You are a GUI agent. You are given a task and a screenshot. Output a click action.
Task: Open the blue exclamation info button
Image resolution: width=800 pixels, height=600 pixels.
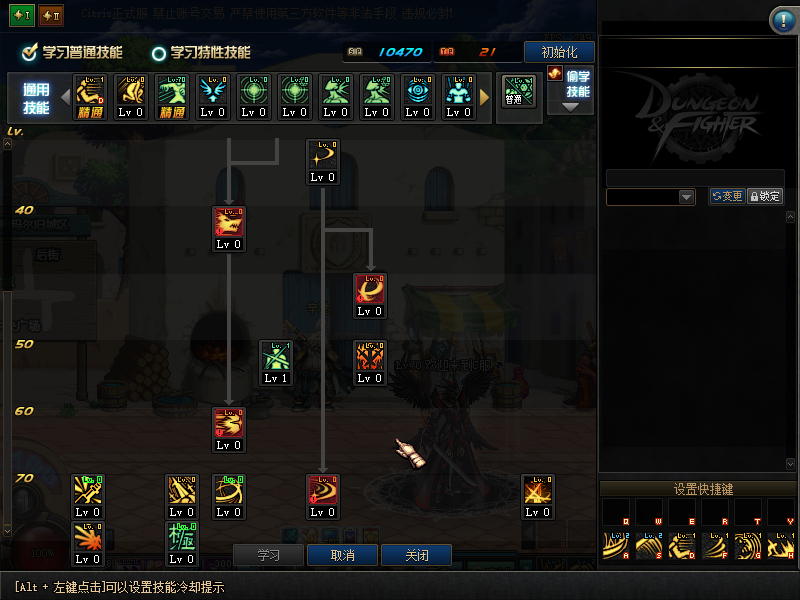[x=782, y=21]
